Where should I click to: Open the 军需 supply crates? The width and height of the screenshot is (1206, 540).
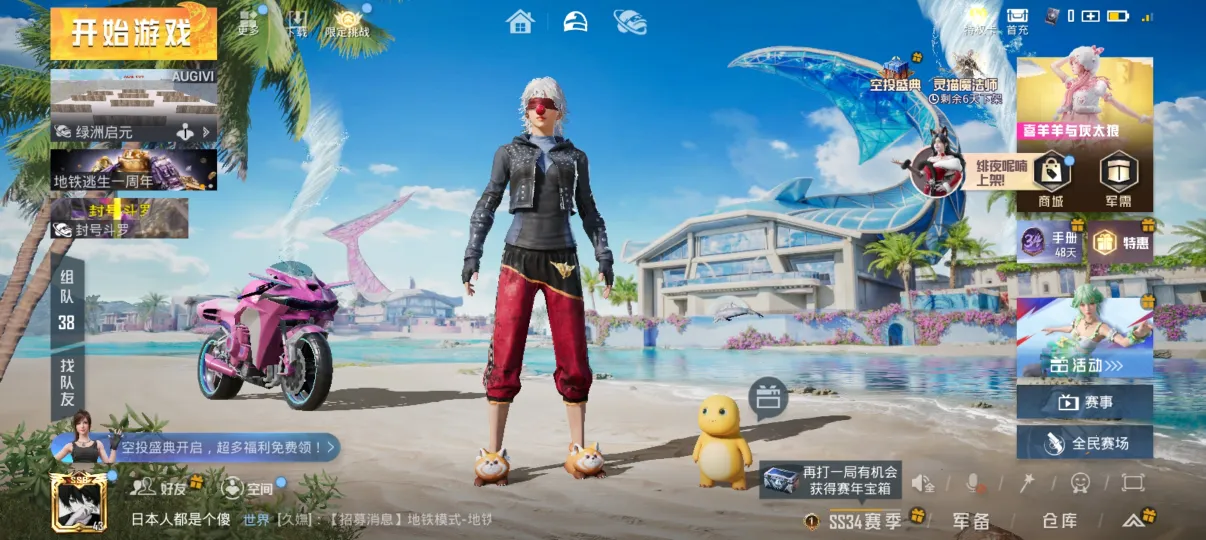pyautogui.click(x=1118, y=180)
